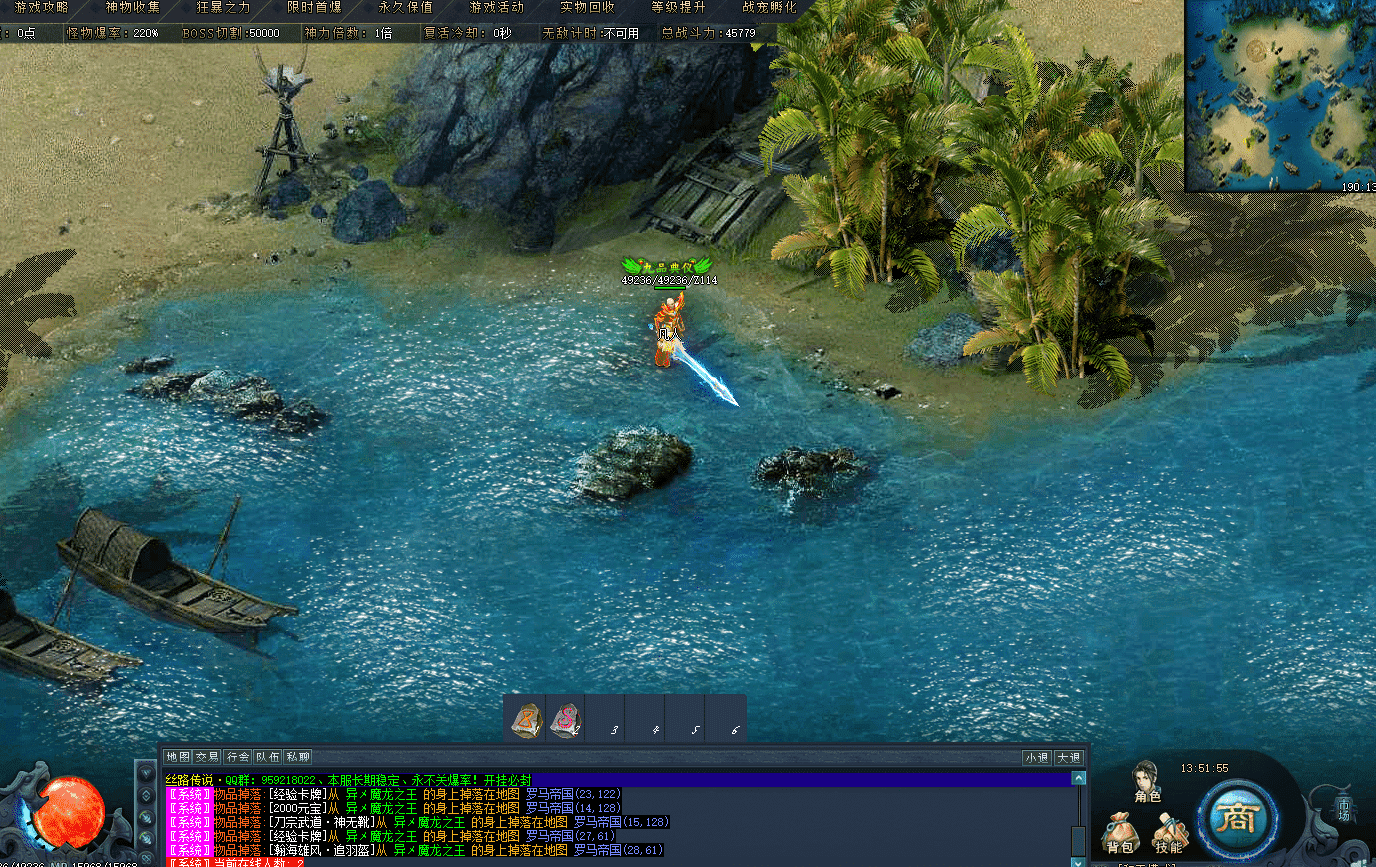
Task: Use the pink rune stone in hotbar slot 2
Action: point(566,719)
